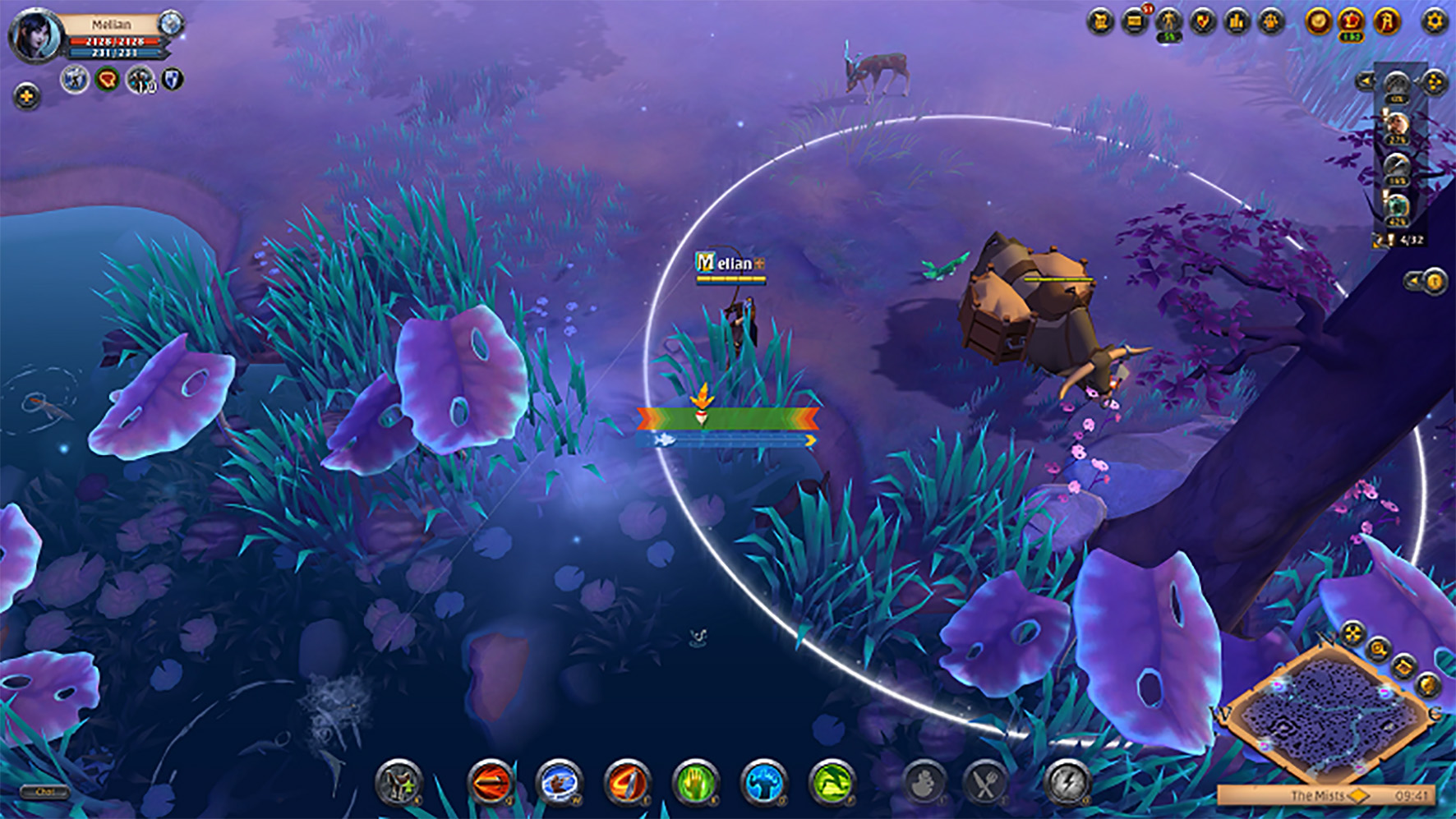Open the settings gear menu
The width and height of the screenshot is (1456, 819).
1434,21
